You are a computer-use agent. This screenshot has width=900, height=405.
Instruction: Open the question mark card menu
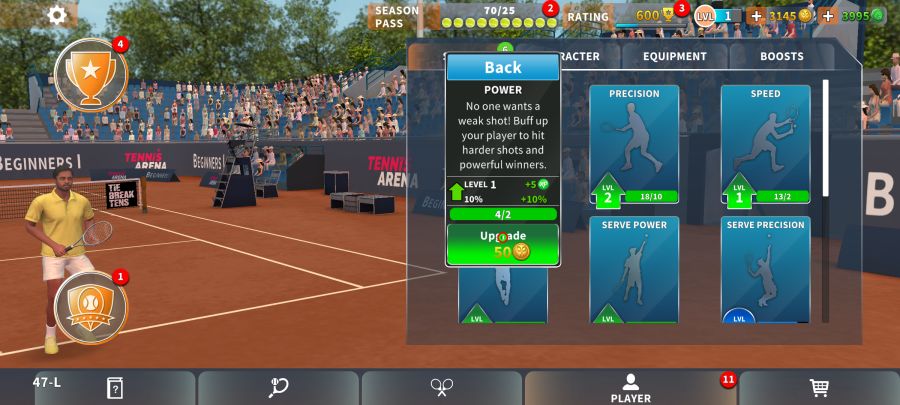click(115, 388)
